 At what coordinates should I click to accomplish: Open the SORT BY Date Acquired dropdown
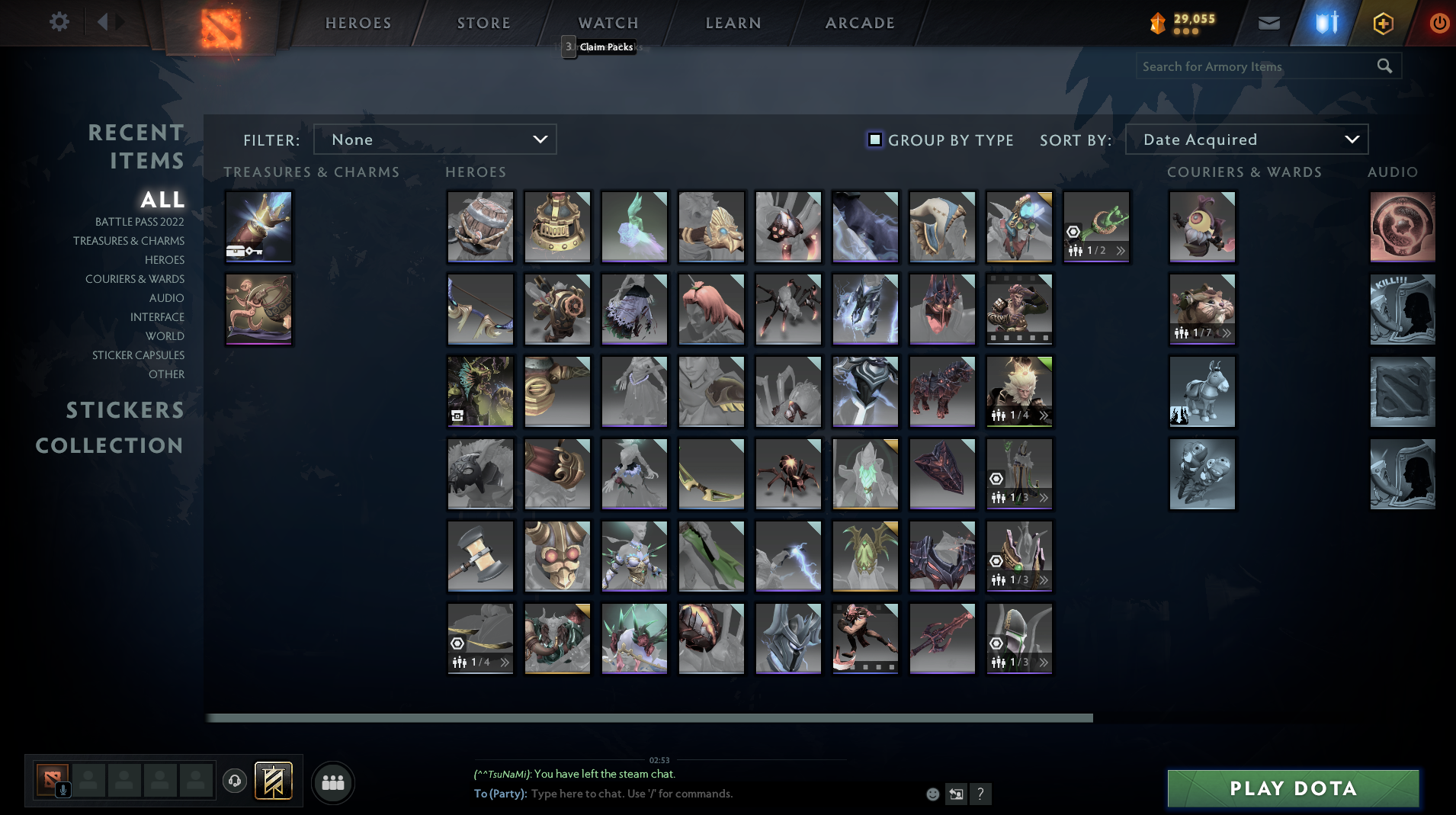point(1246,139)
